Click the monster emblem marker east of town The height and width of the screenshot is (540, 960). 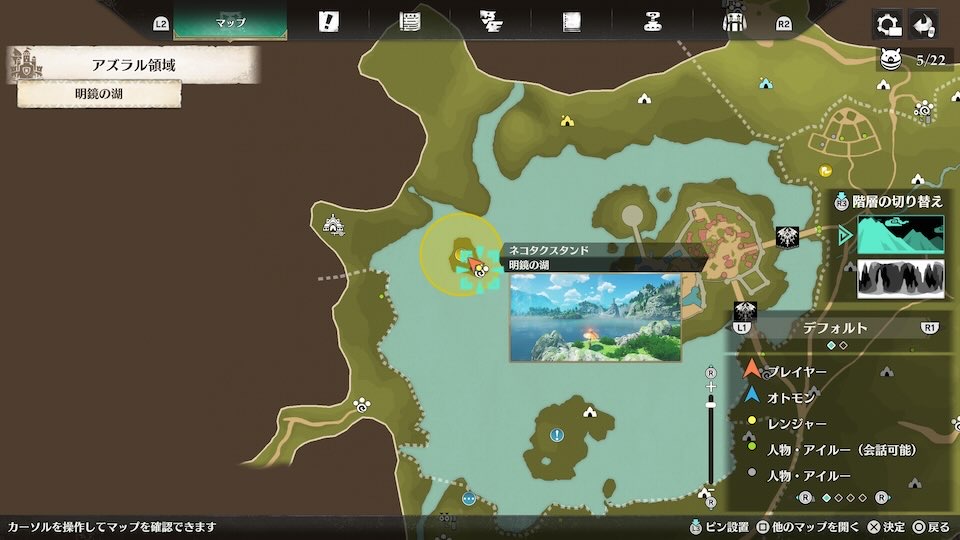click(x=786, y=237)
